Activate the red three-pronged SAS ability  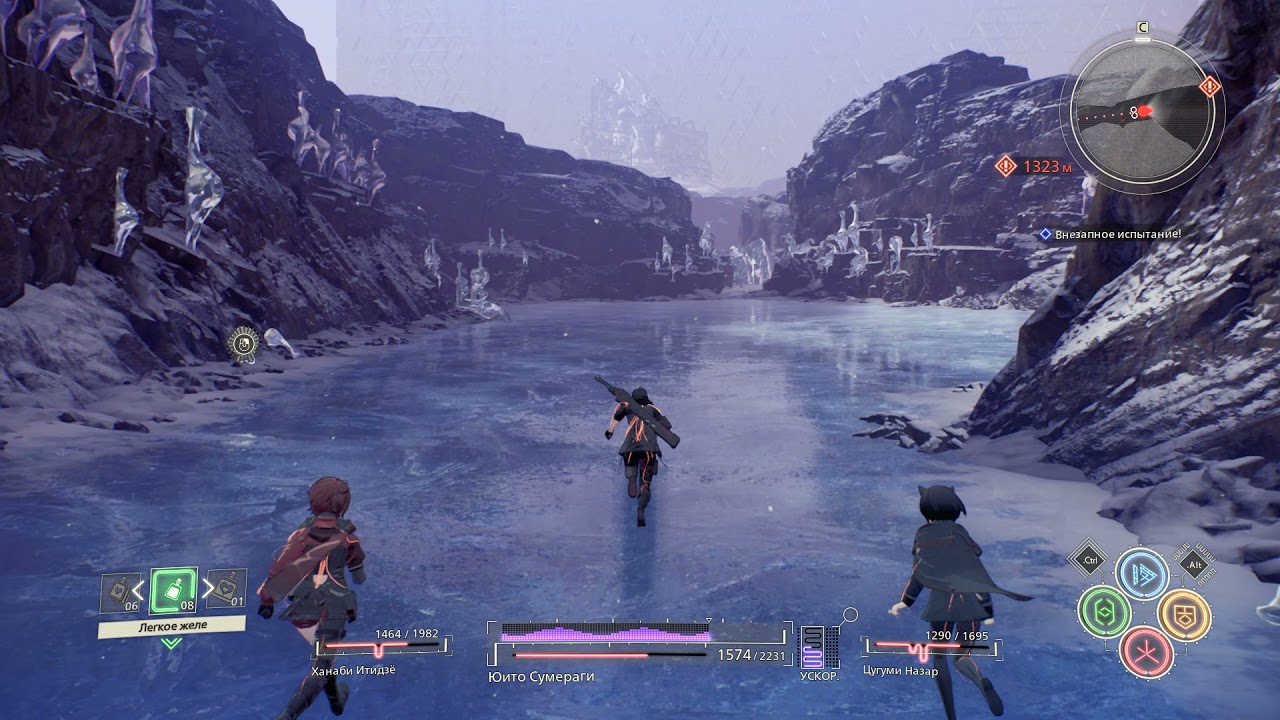point(1145,651)
